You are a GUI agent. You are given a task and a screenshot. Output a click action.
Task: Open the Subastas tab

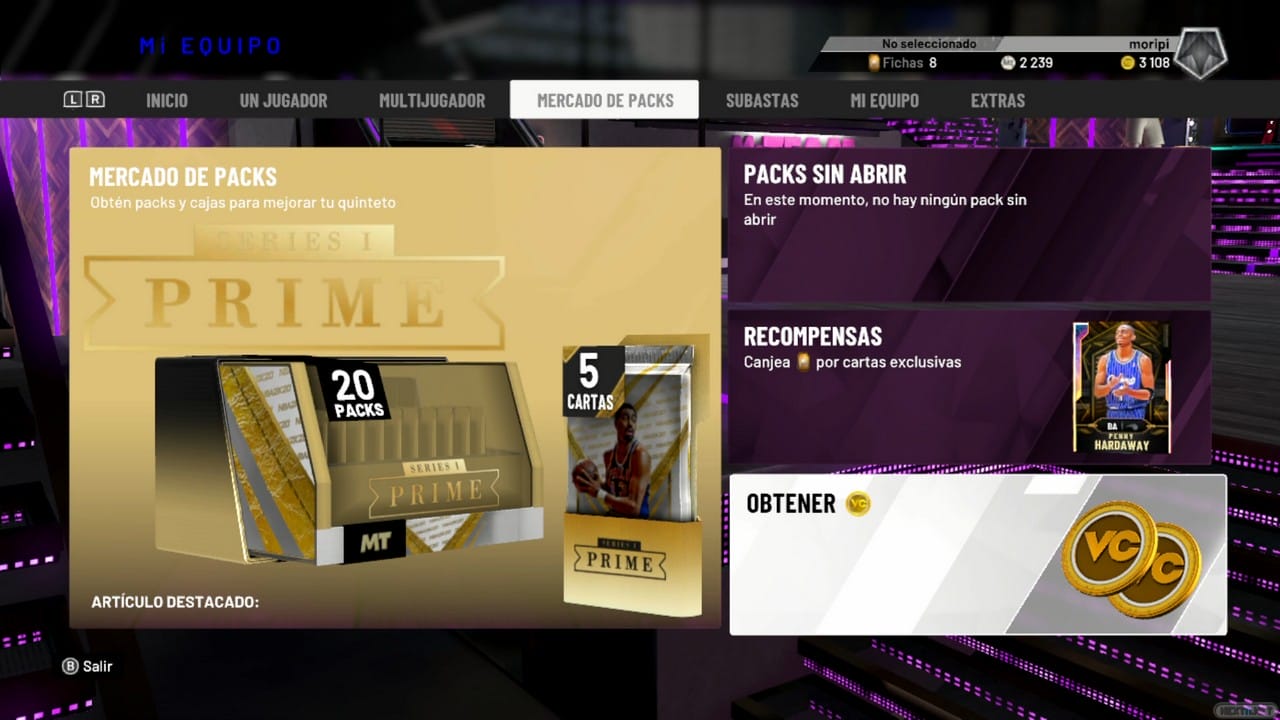point(762,100)
